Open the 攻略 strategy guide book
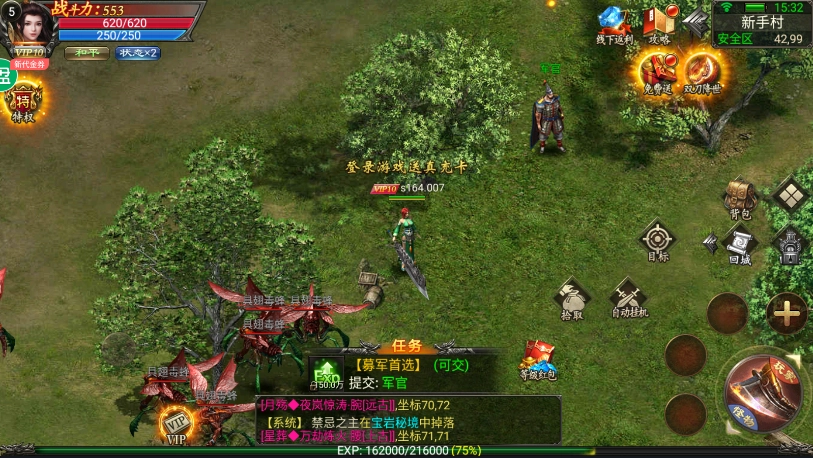This screenshot has height=458, width=813. click(659, 24)
